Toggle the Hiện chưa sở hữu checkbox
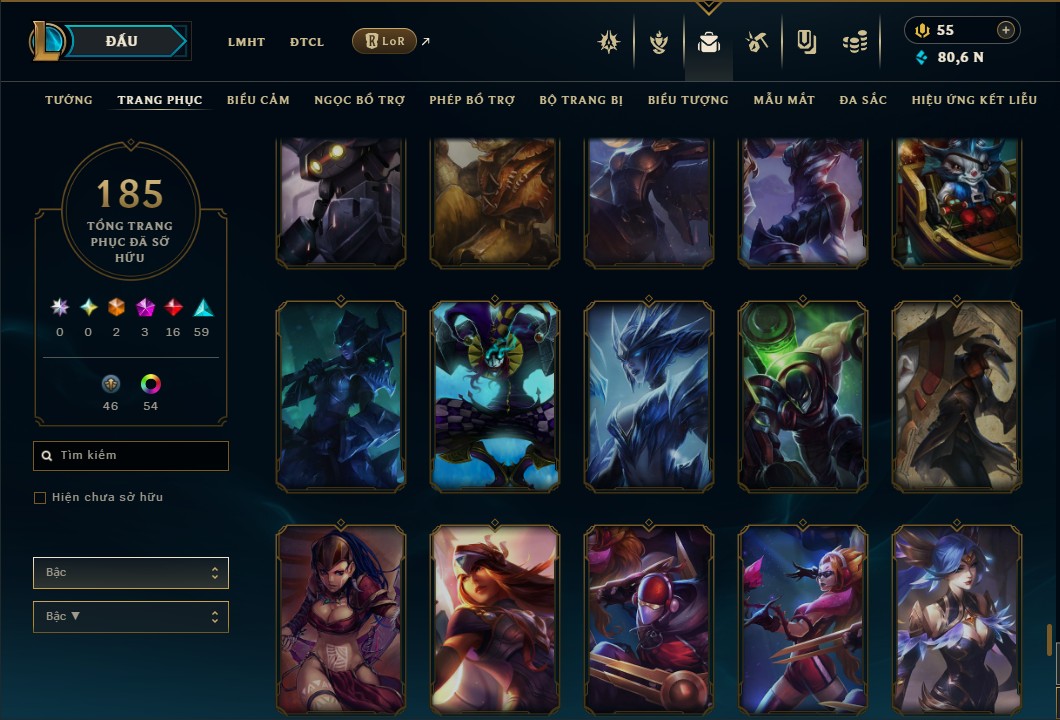 pyautogui.click(x=40, y=498)
